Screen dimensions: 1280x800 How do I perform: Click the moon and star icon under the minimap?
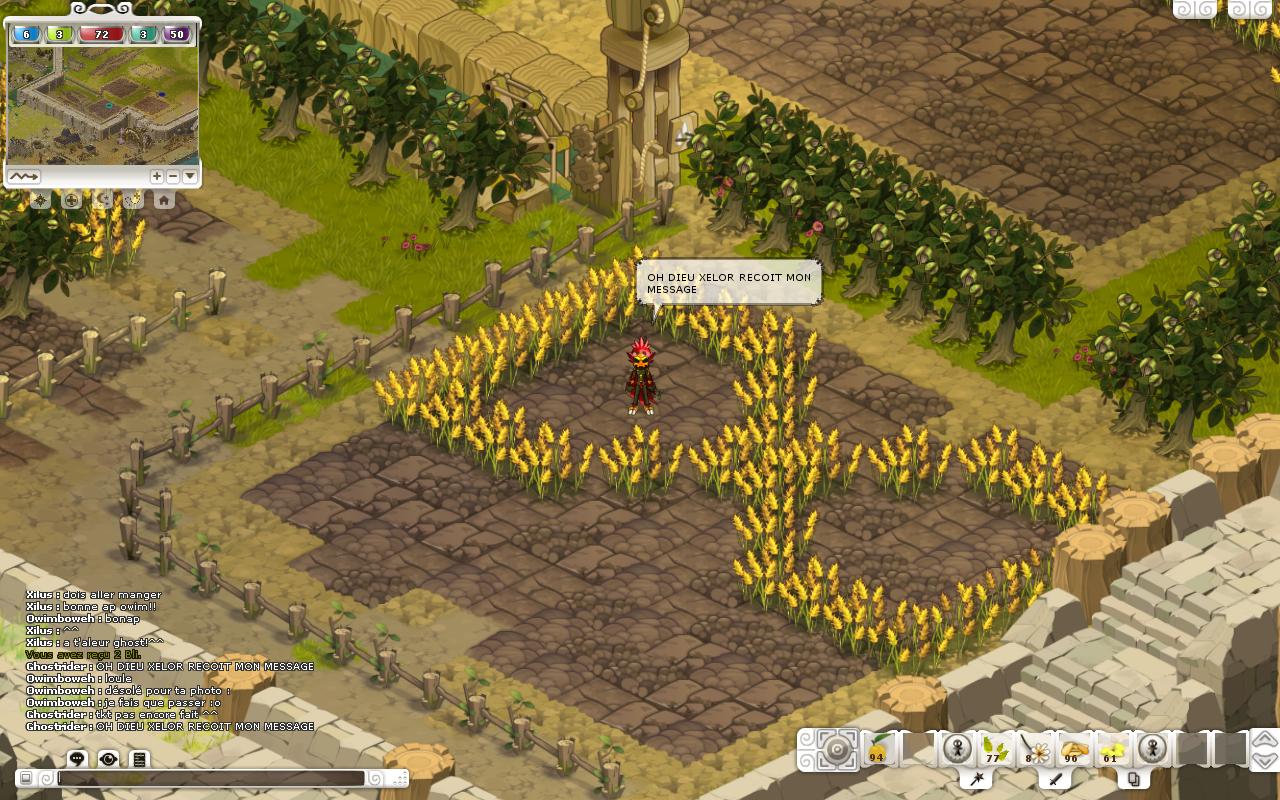[x=102, y=200]
